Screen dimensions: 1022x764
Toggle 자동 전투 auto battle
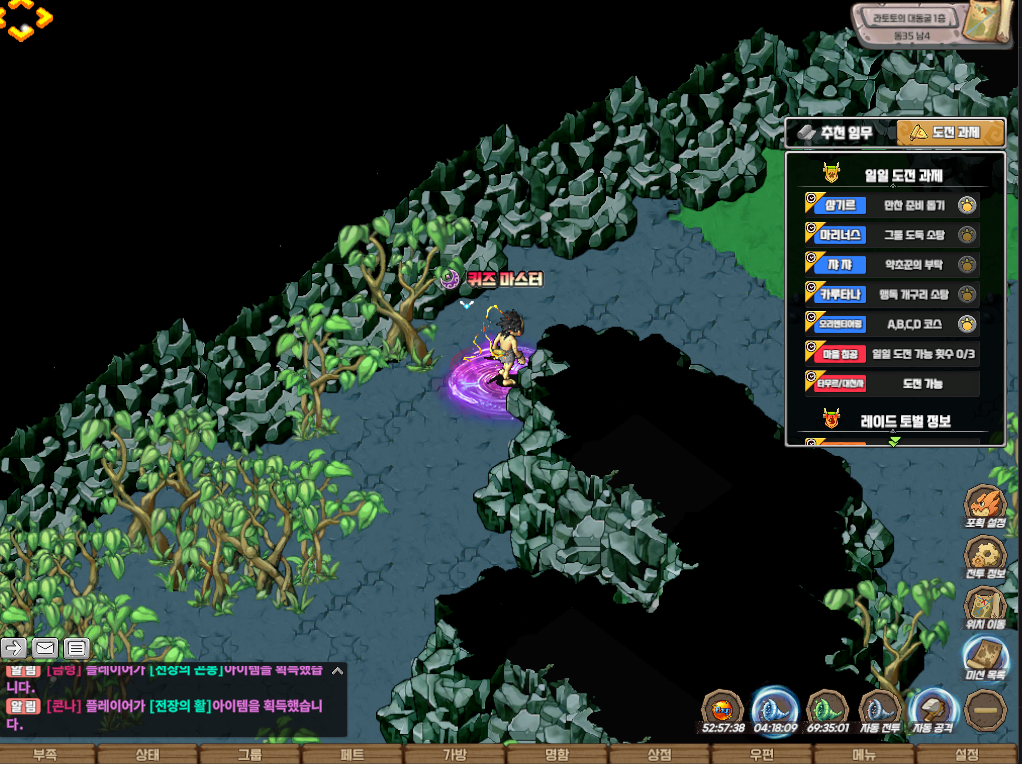(x=880, y=710)
